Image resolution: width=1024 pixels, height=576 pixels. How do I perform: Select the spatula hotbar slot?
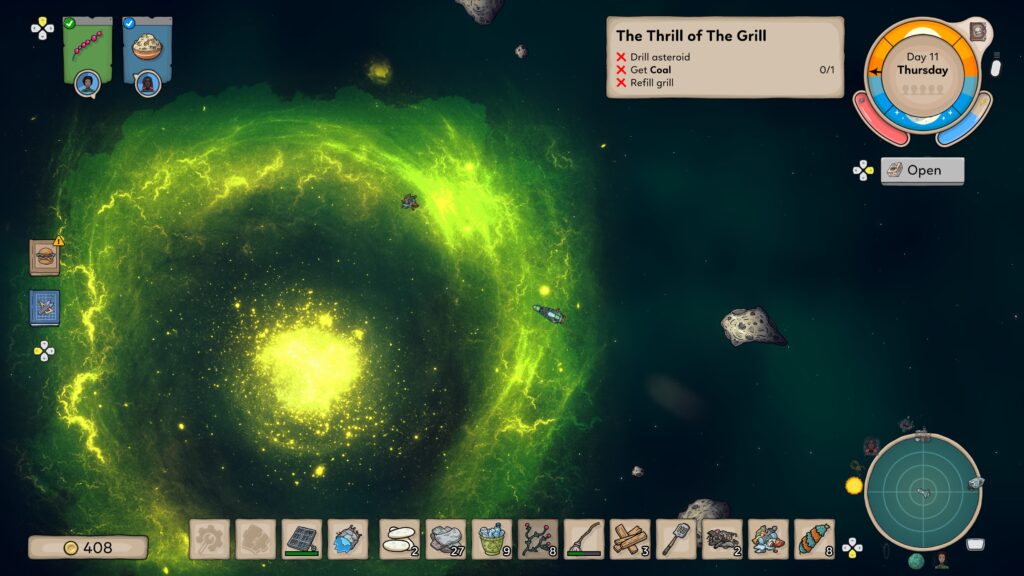[676, 539]
